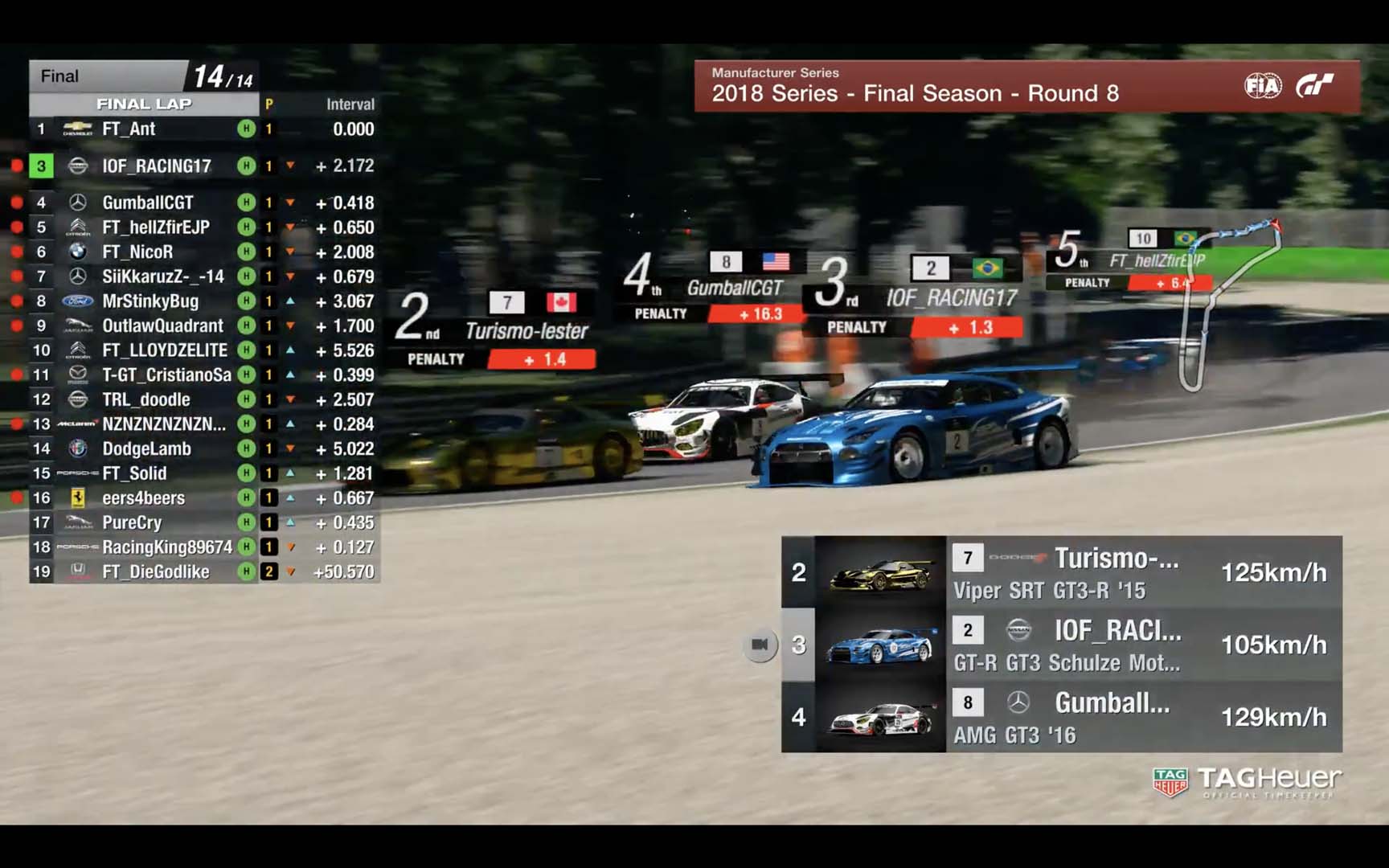Choose FT_LLOYDZELITE in the standings
1389x868 pixels.
(165, 350)
